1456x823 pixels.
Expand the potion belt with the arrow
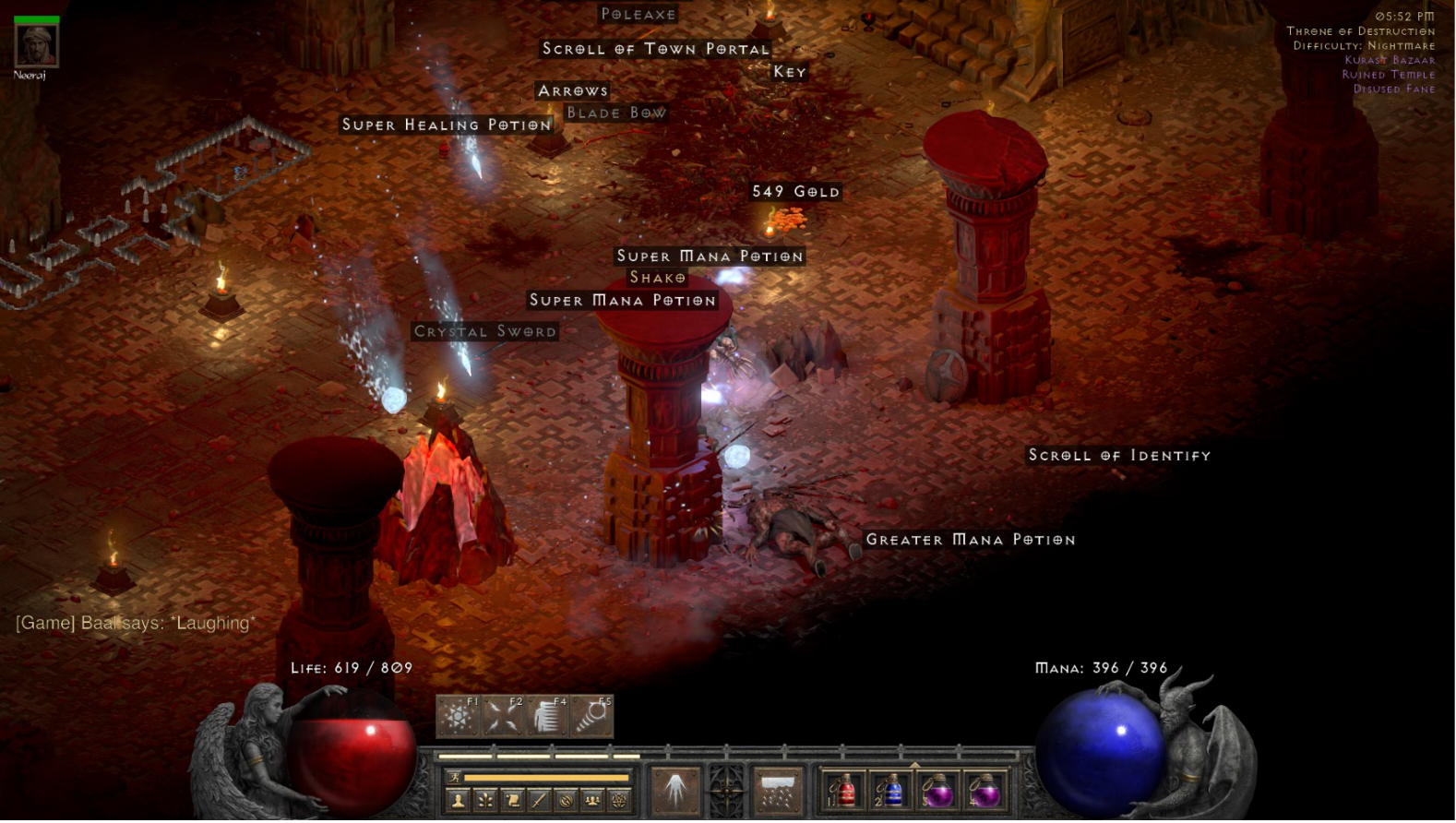tap(914, 764)
